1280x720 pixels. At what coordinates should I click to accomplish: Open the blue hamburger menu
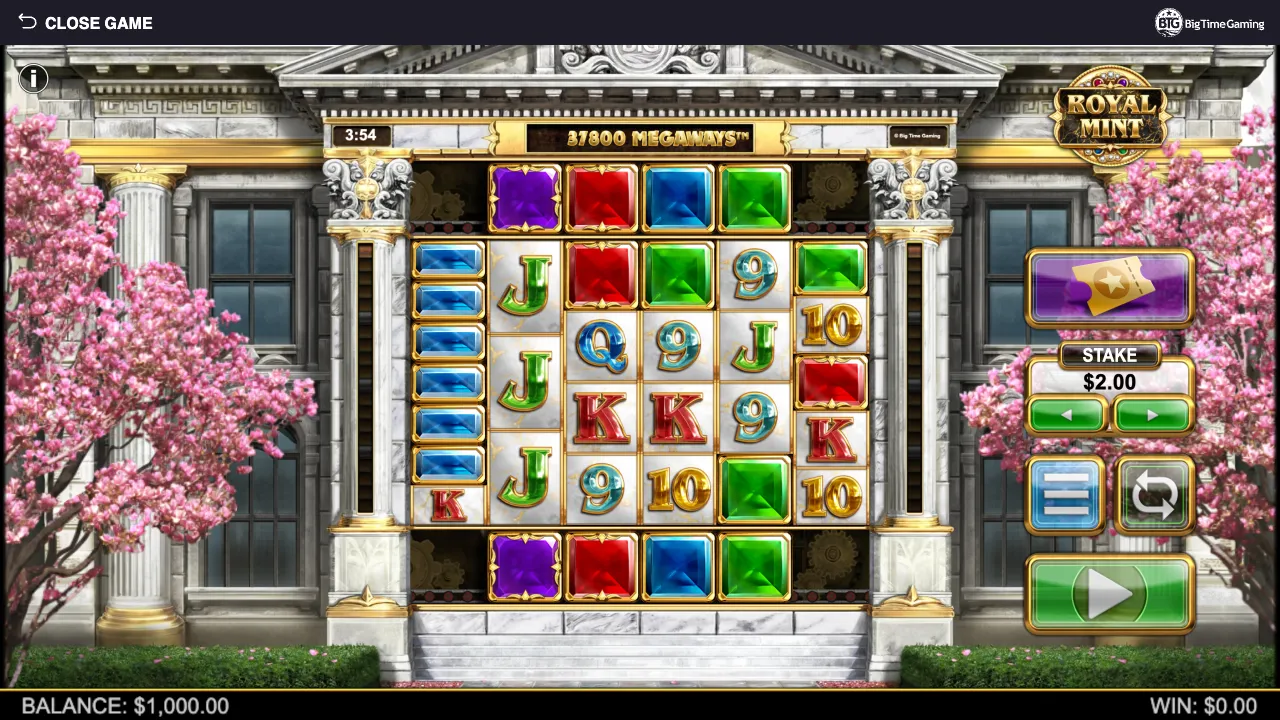(1066, 495)
